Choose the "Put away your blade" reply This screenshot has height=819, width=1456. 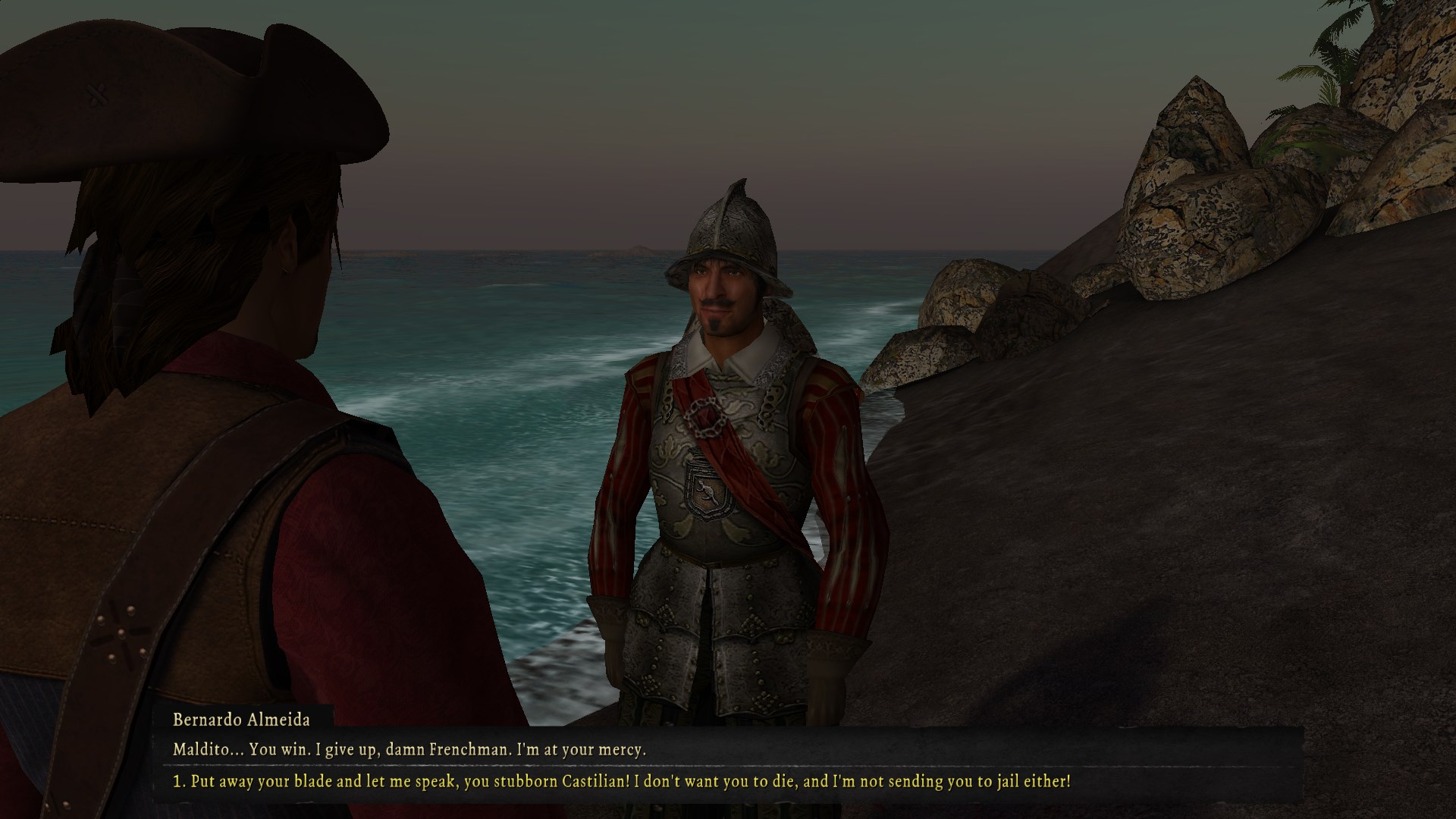(x=622, y=780)
